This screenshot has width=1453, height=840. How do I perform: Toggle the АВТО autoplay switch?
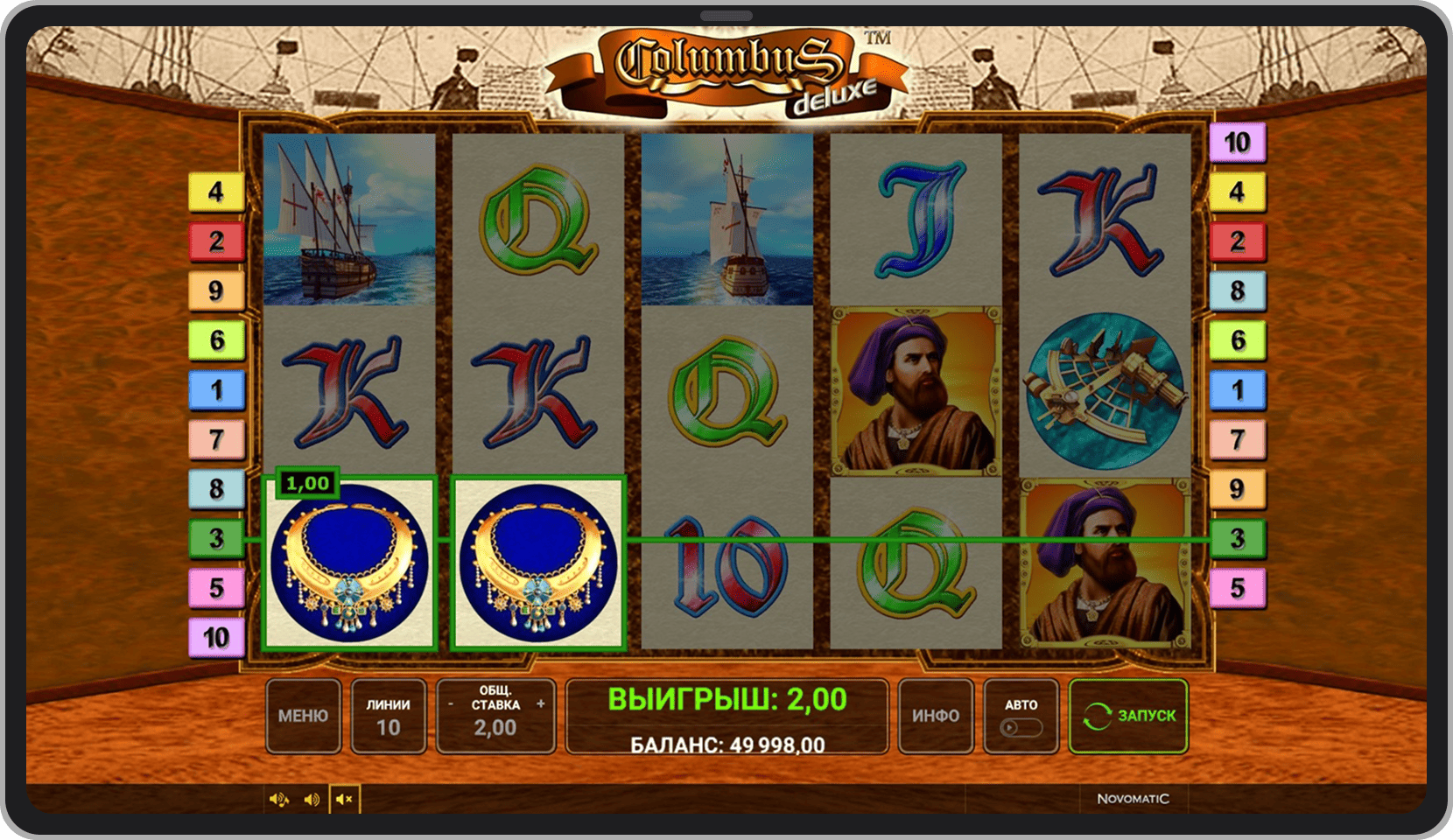point(1021,727)
